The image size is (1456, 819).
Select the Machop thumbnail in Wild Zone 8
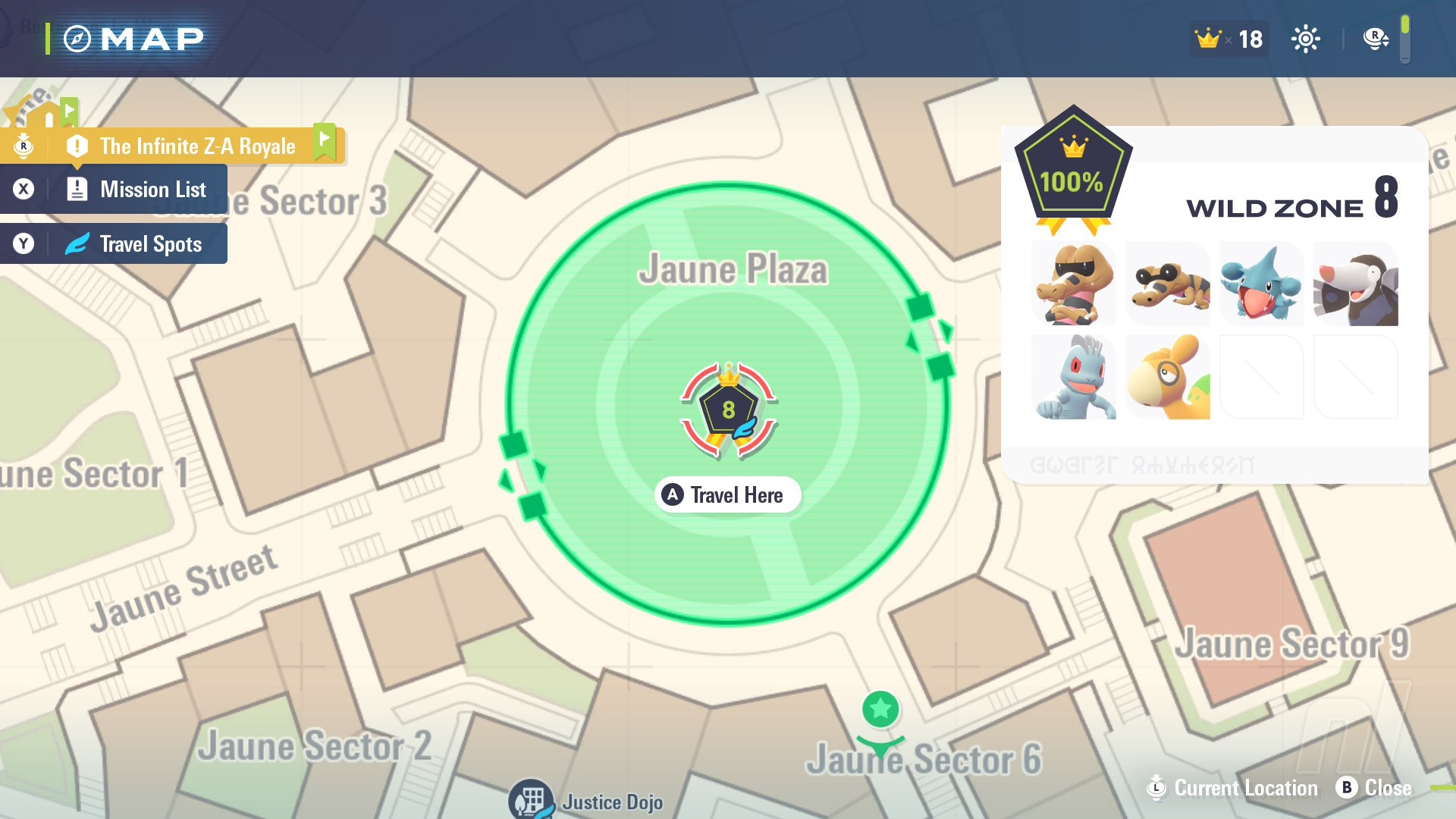pyautogui.click(x=1074, y=377)
